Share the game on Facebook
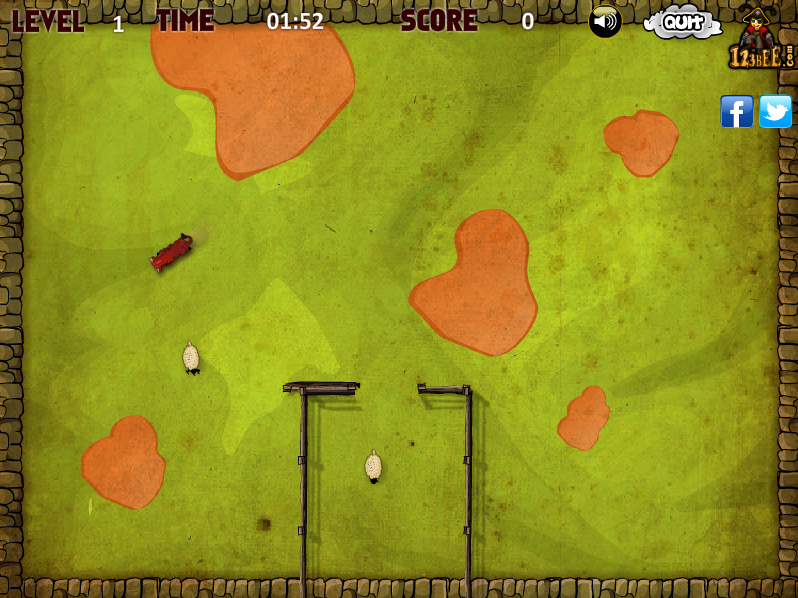Image resolution: width=798 pixels, height=598 pixels. click(737, 111)
